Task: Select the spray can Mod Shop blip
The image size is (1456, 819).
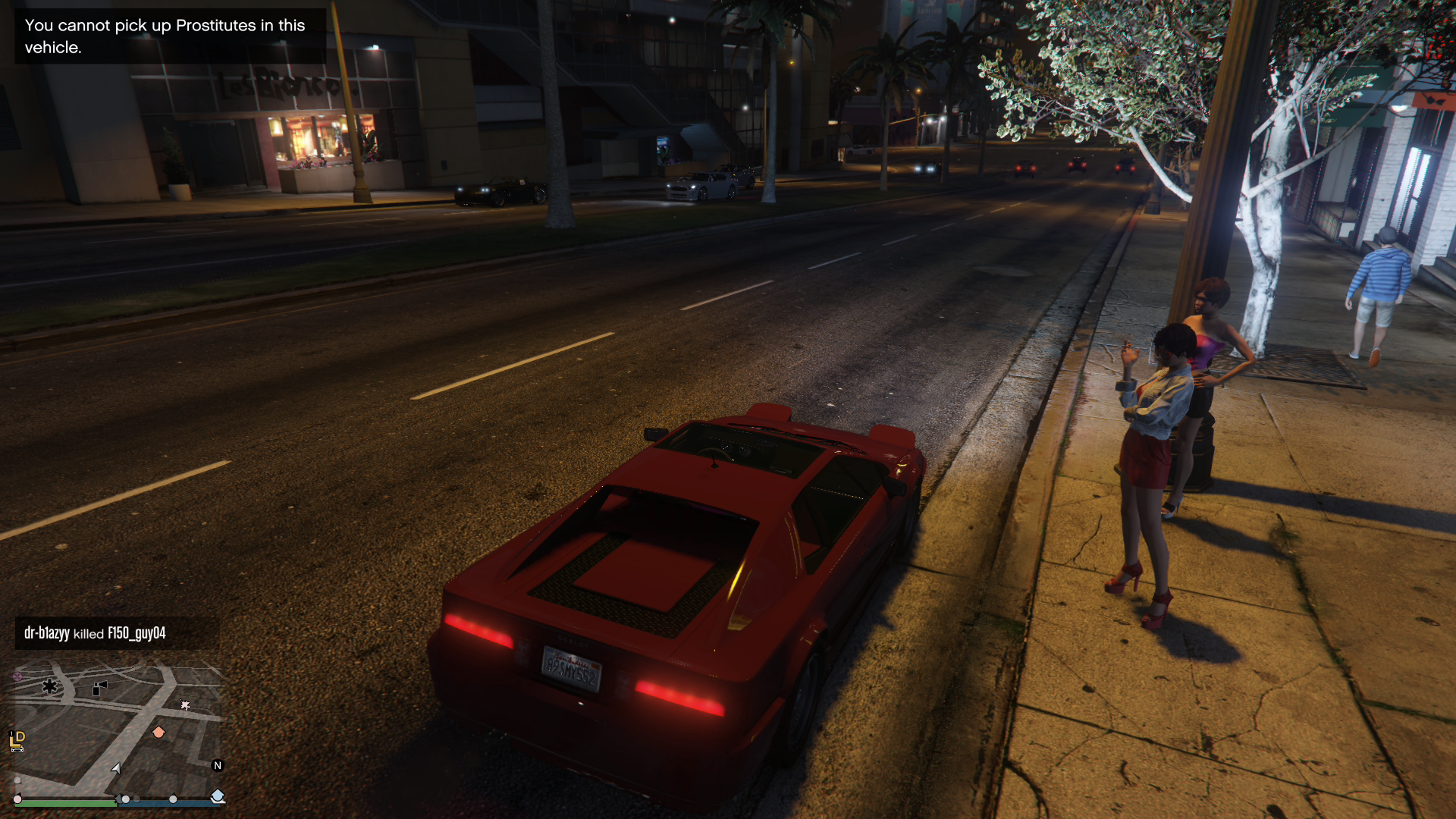Action: click(99, 688)
